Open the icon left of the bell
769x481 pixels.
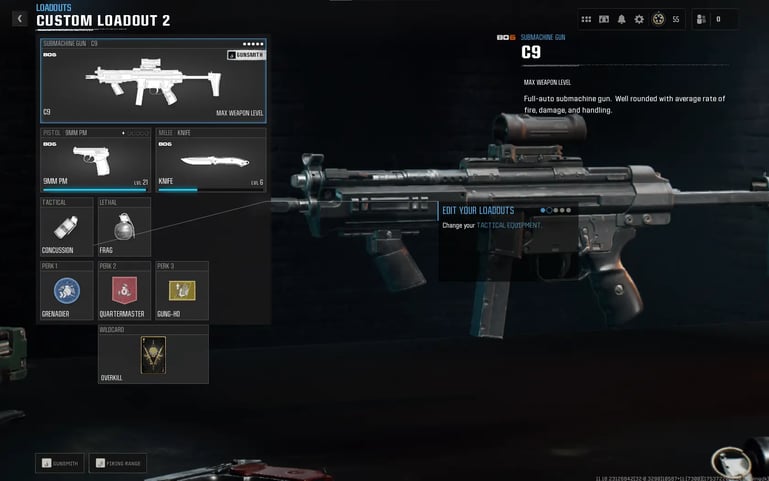604,19
